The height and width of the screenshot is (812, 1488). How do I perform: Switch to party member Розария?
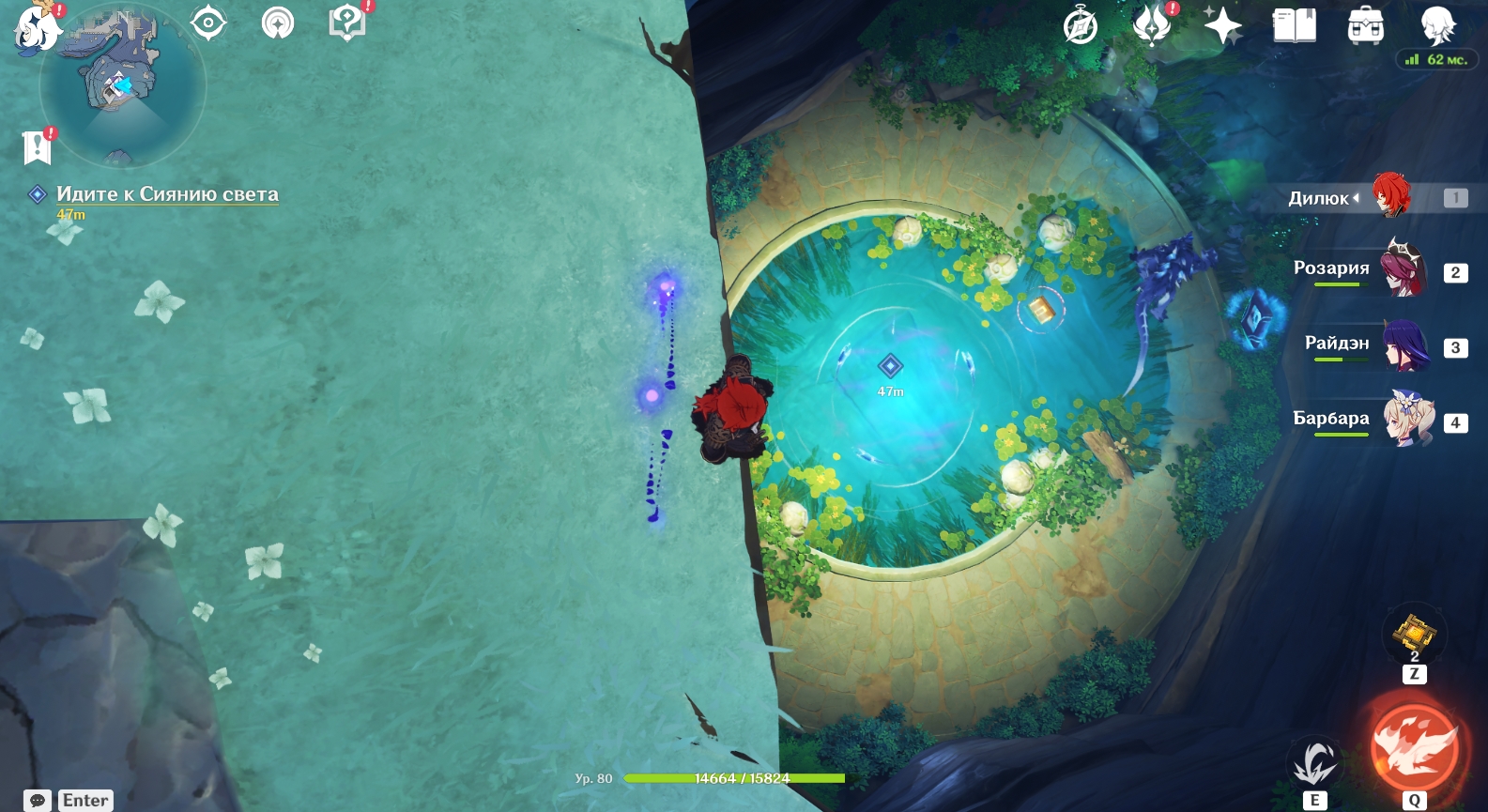tap(1401, 270)
